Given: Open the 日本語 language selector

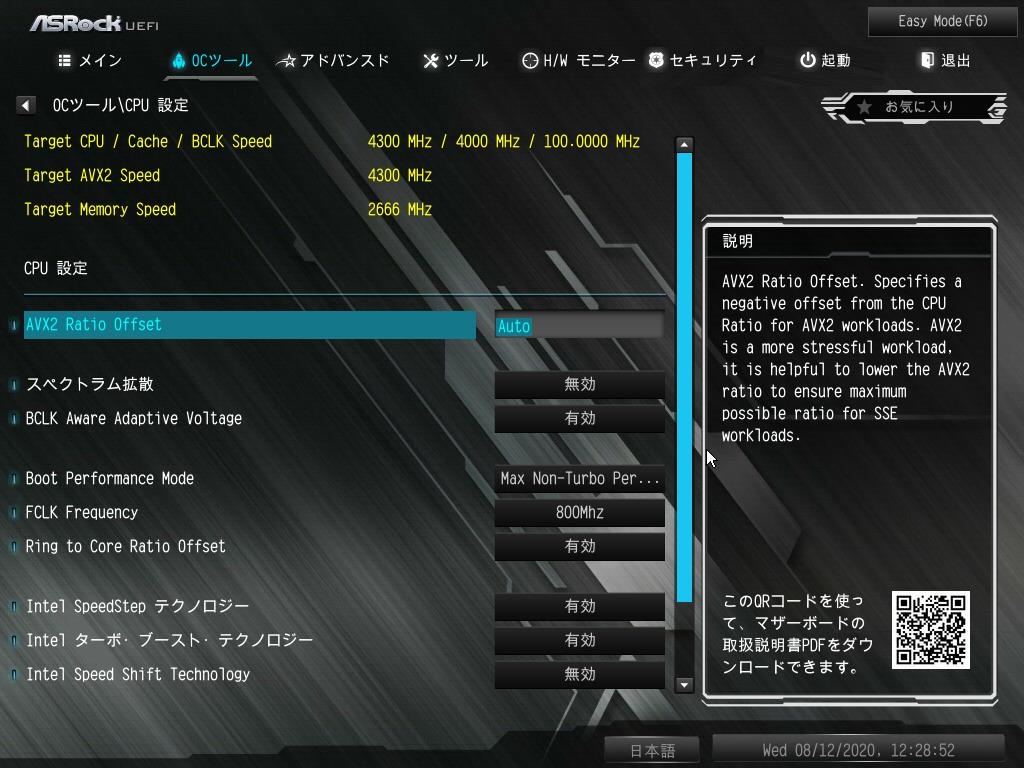Looking at the screenshot, I should point(652,751).
